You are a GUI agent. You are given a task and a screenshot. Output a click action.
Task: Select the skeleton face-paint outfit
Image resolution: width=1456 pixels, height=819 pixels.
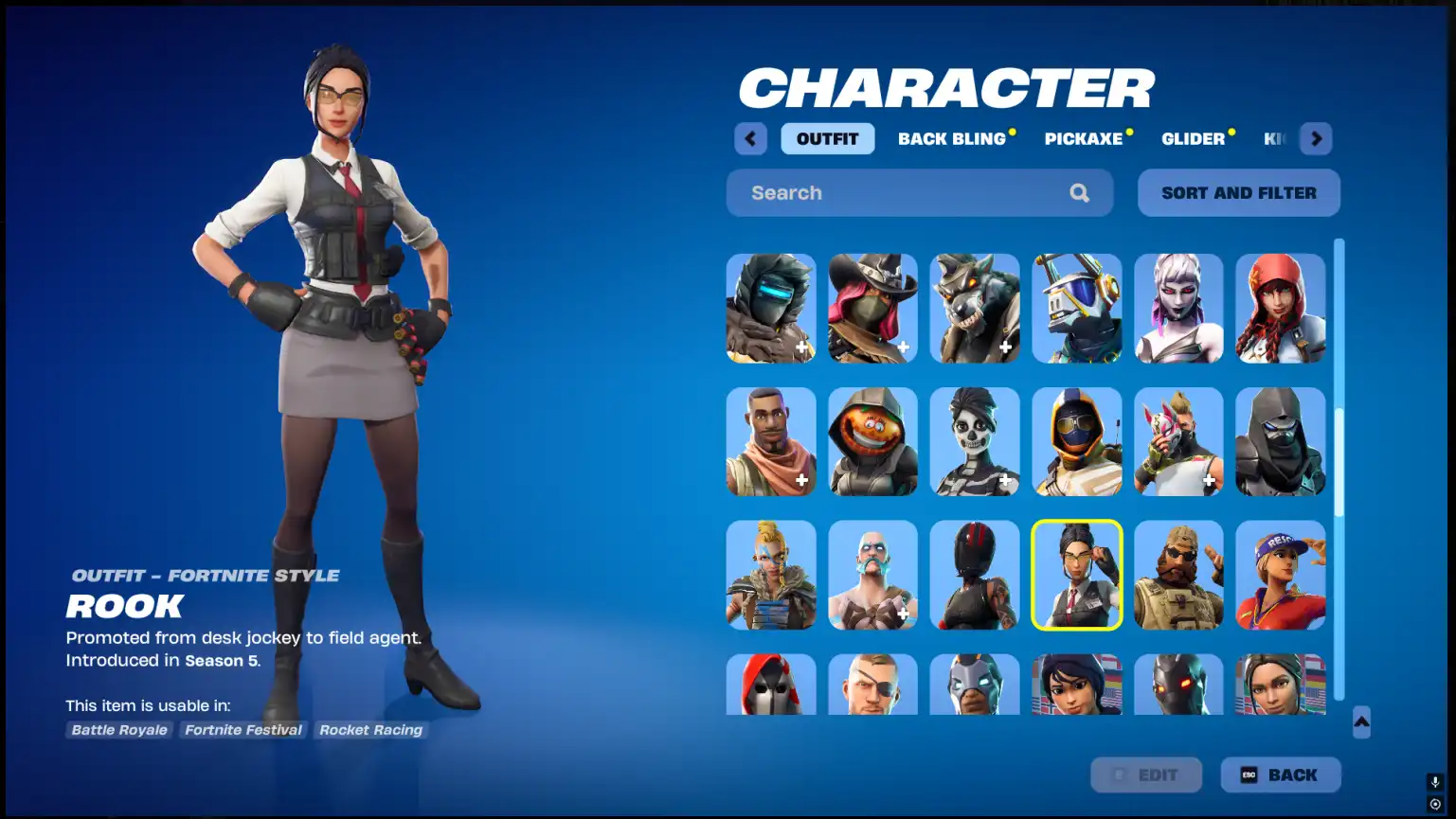(x=975, y=441)
